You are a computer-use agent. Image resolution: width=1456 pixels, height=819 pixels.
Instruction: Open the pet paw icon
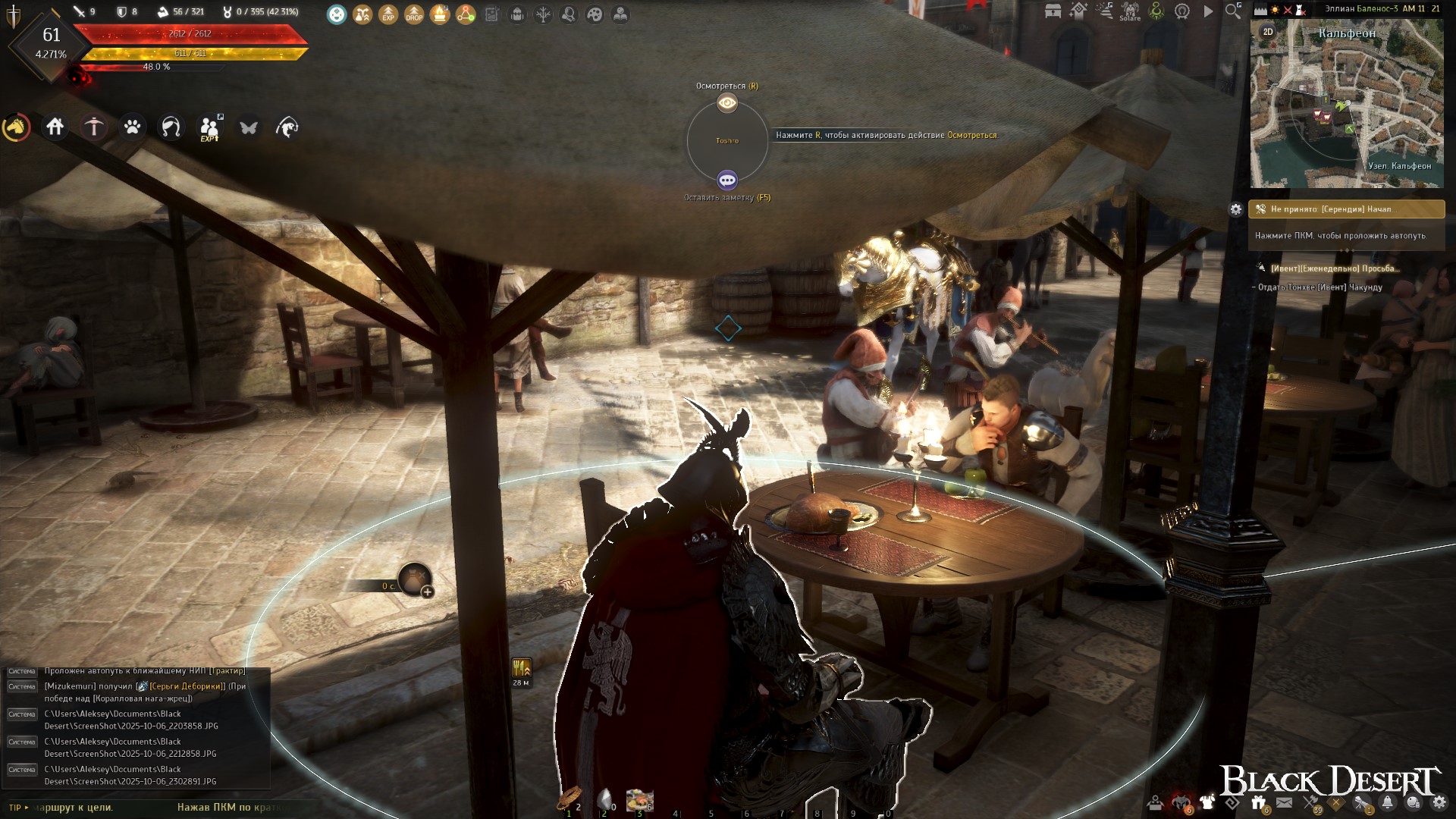(133, 127)
